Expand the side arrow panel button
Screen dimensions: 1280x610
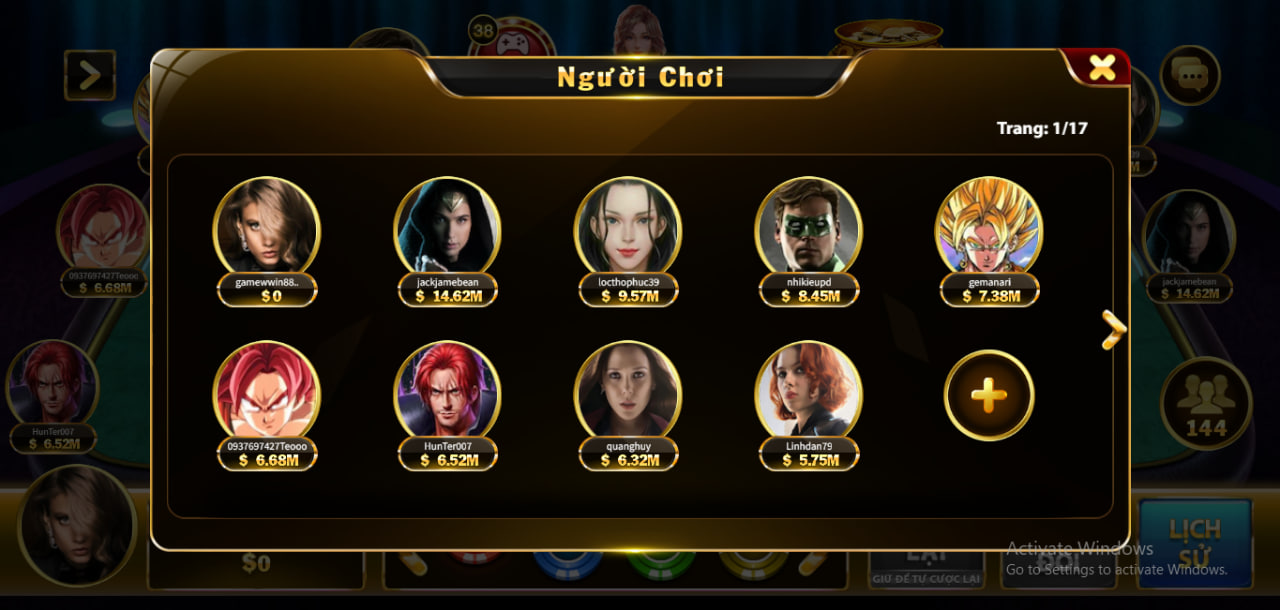point(90,75)
